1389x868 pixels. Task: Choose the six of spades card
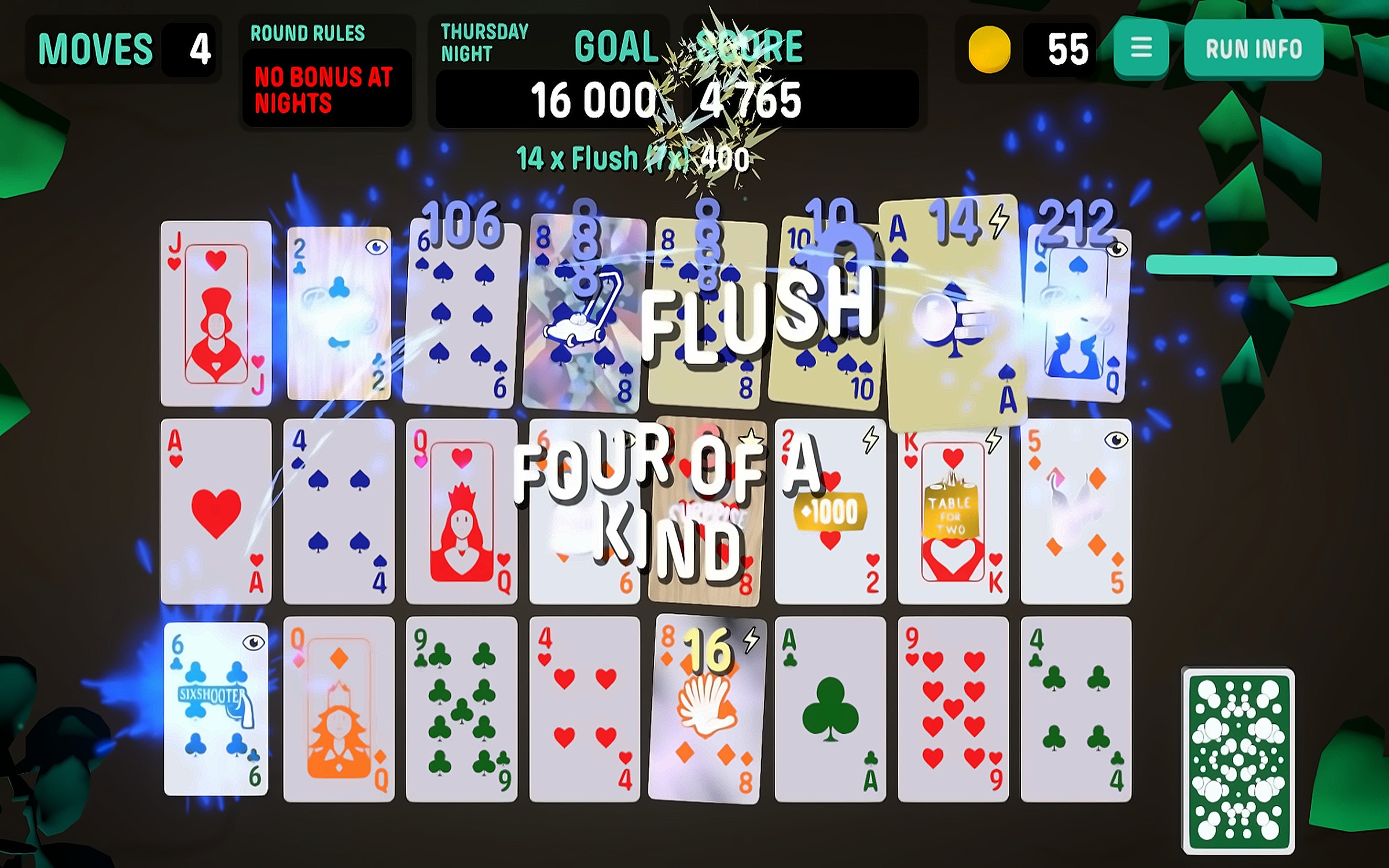pos(461,314)
